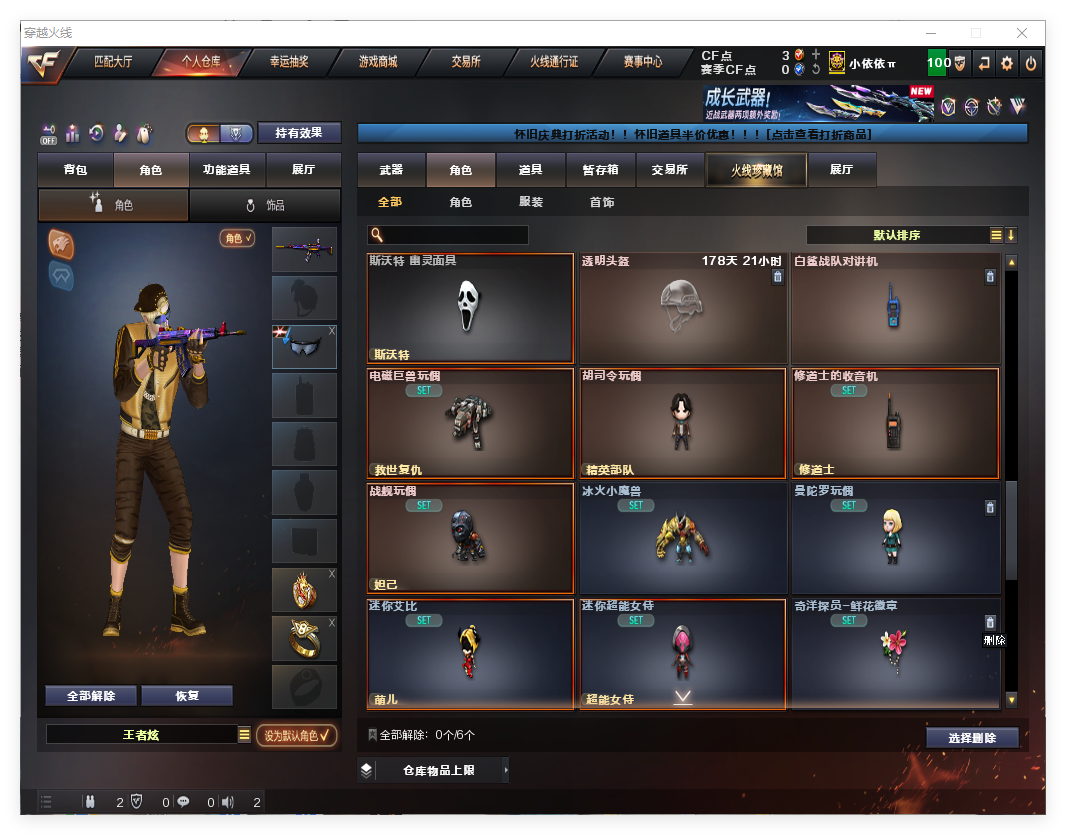
Task: Unequip everything with 全部解除 button
Action: [x=90, y=696]
